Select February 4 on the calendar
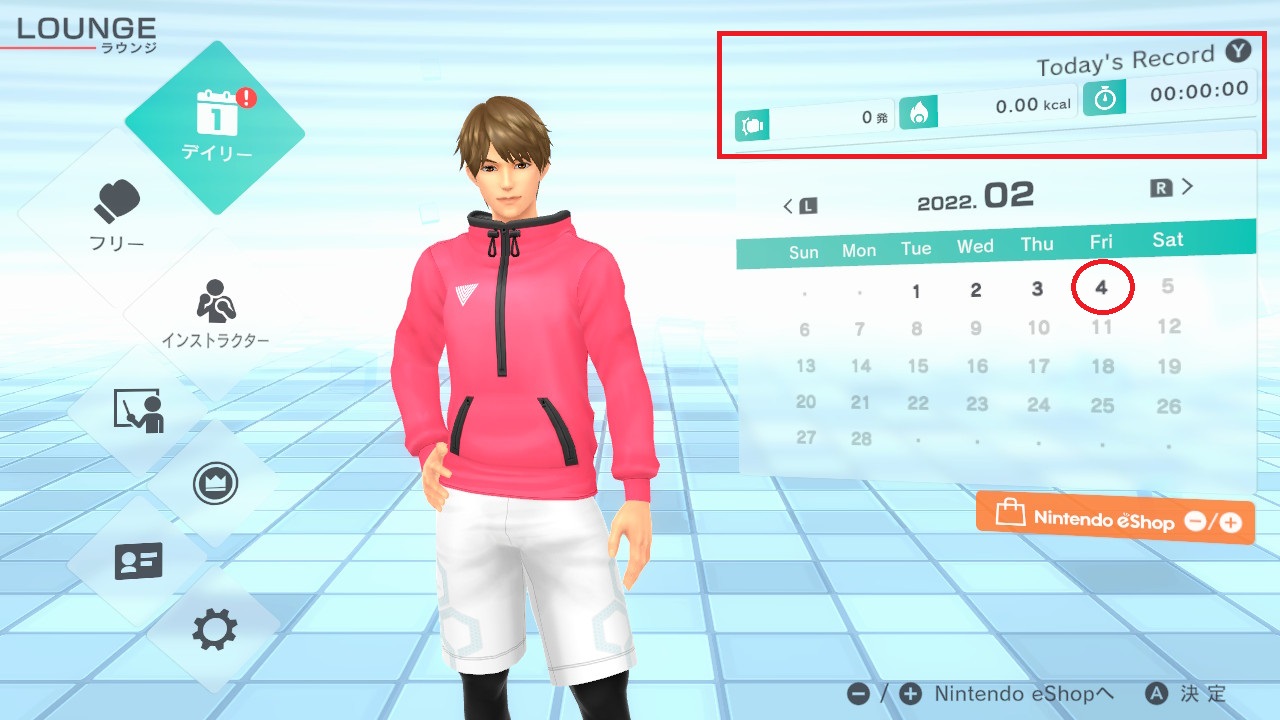 [x=1100, y=290]
